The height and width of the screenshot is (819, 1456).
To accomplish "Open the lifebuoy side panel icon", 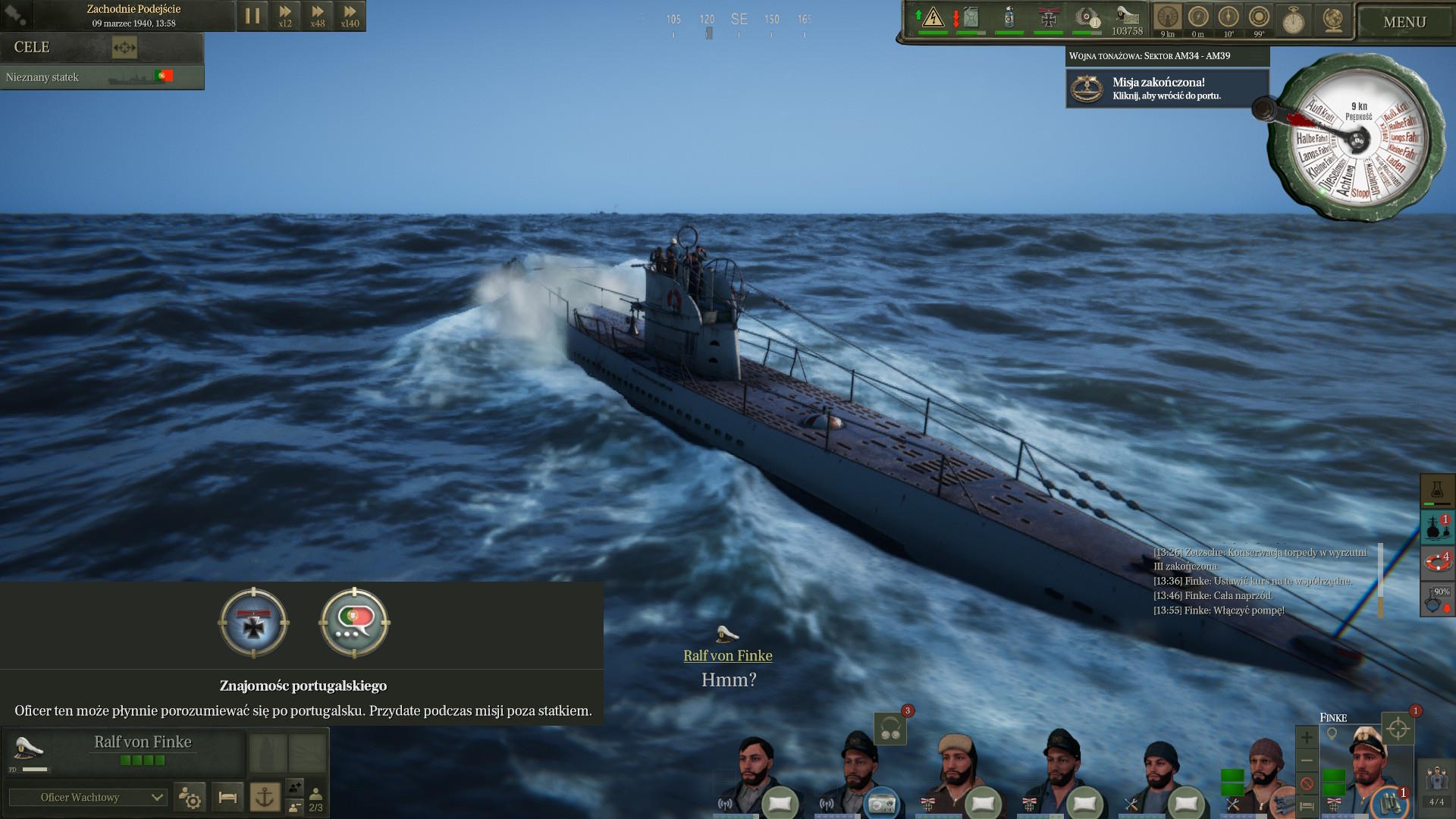I will [1436, 562].
